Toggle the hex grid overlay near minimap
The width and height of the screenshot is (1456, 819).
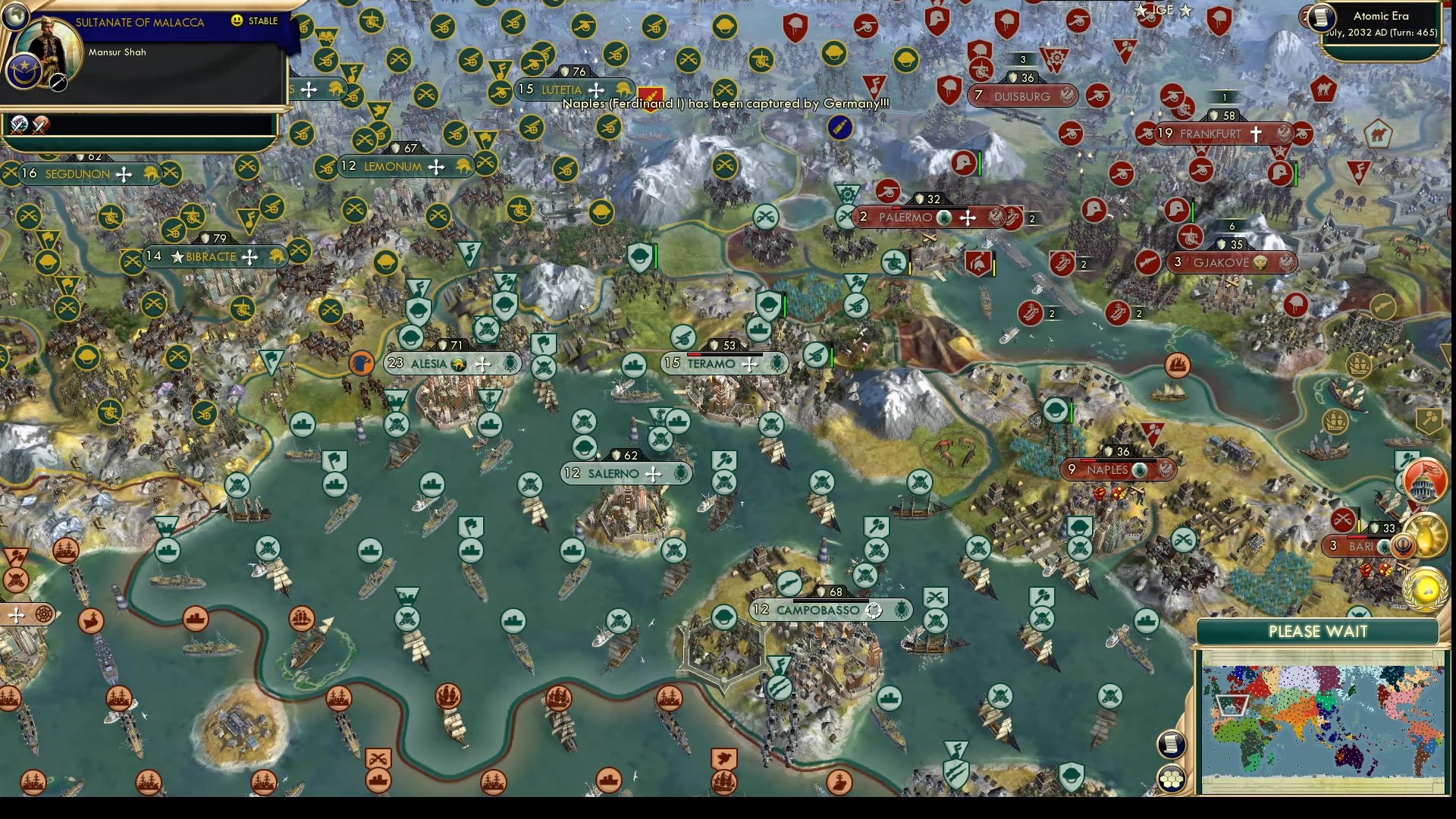(x=1171, y=778)
